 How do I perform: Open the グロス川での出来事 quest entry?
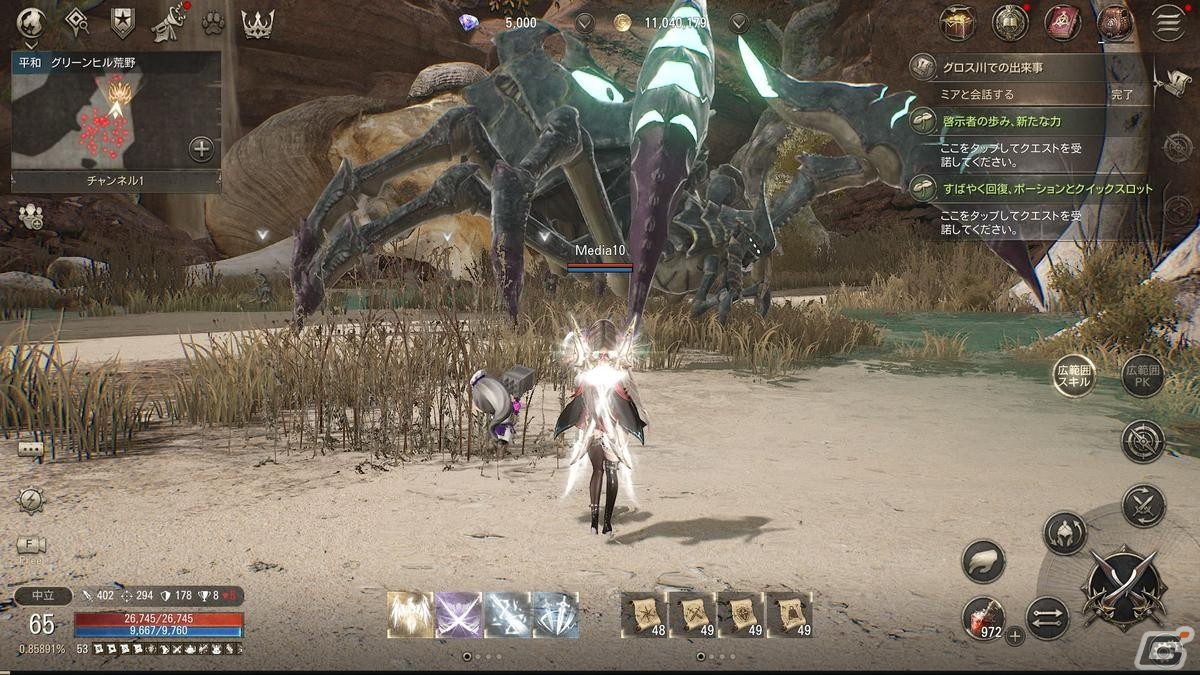(1010, 68)
